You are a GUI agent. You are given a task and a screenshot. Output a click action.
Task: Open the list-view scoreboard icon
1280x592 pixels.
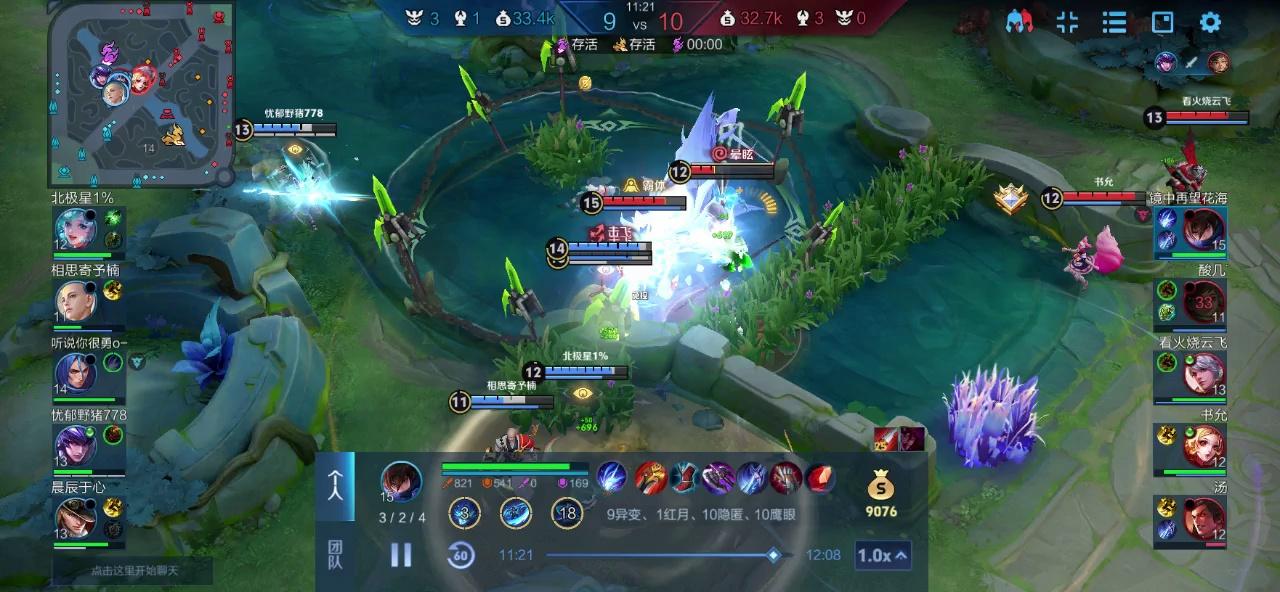click(x=1114, y=22)
